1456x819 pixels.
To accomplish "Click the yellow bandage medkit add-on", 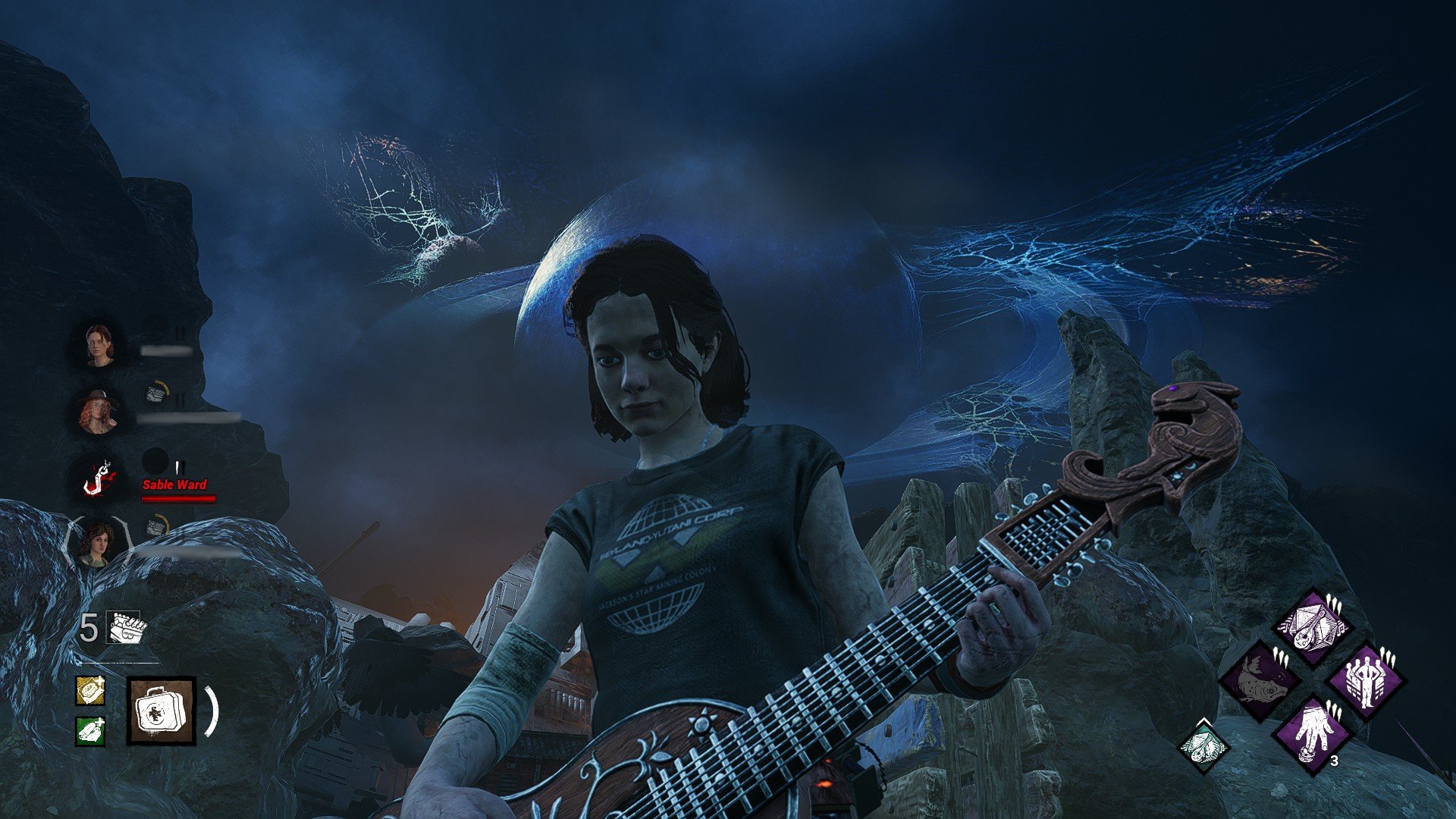I will click(x=90, y=691).
